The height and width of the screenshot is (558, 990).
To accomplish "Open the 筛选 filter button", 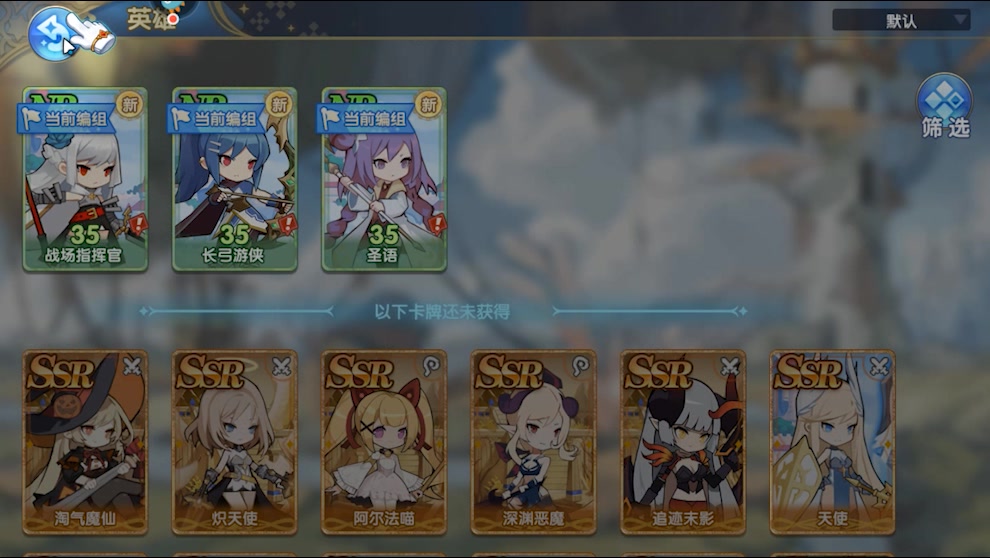I will click(x=944, y=107).
